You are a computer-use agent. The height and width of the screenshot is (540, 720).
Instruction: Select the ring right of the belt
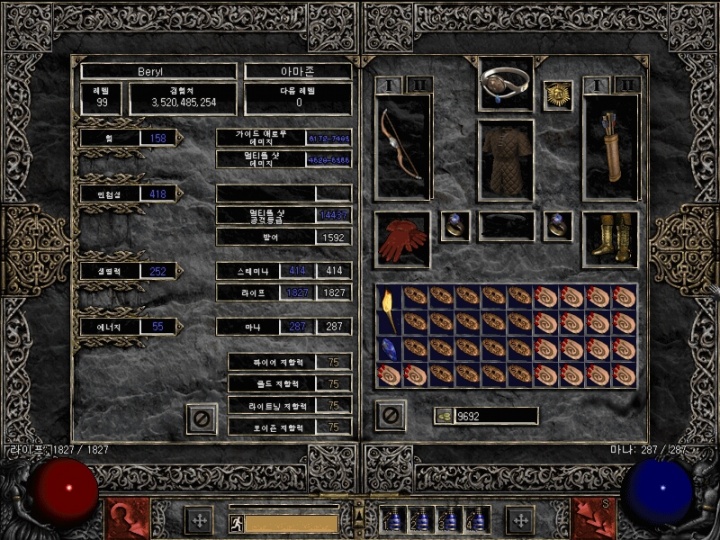tap(556, 224)
